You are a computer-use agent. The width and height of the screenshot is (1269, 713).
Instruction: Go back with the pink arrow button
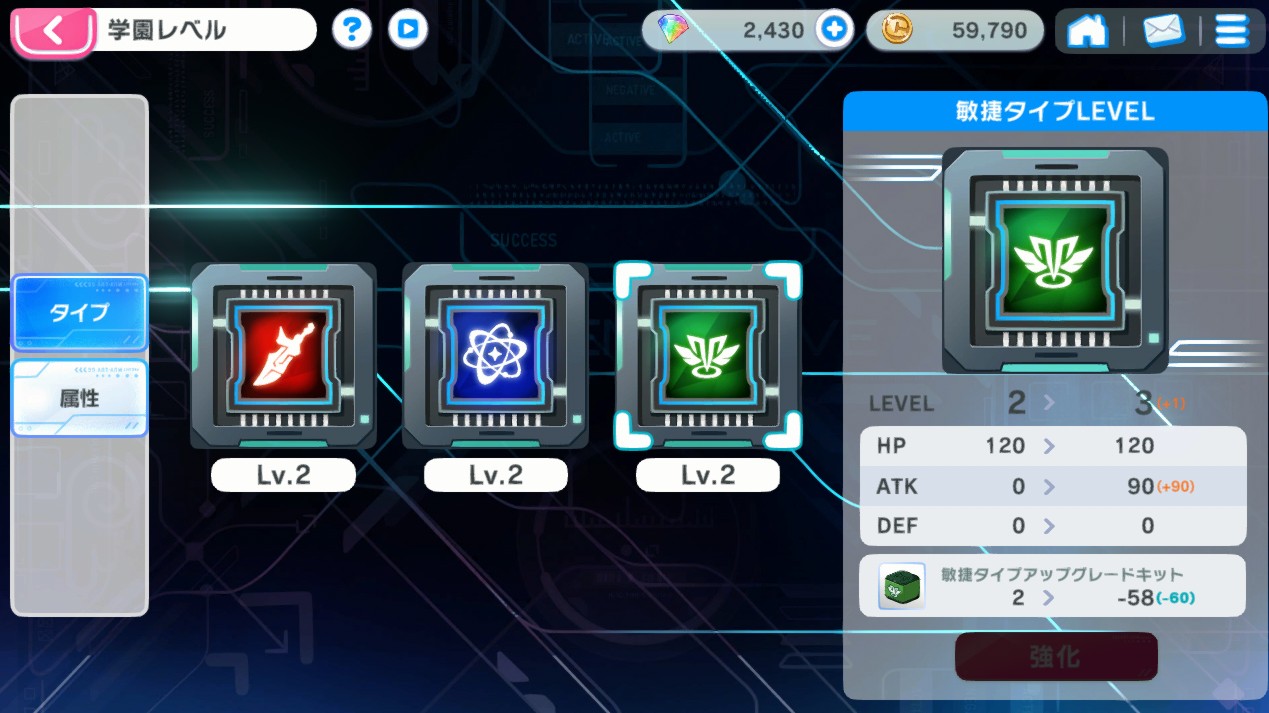click(53, 31)
